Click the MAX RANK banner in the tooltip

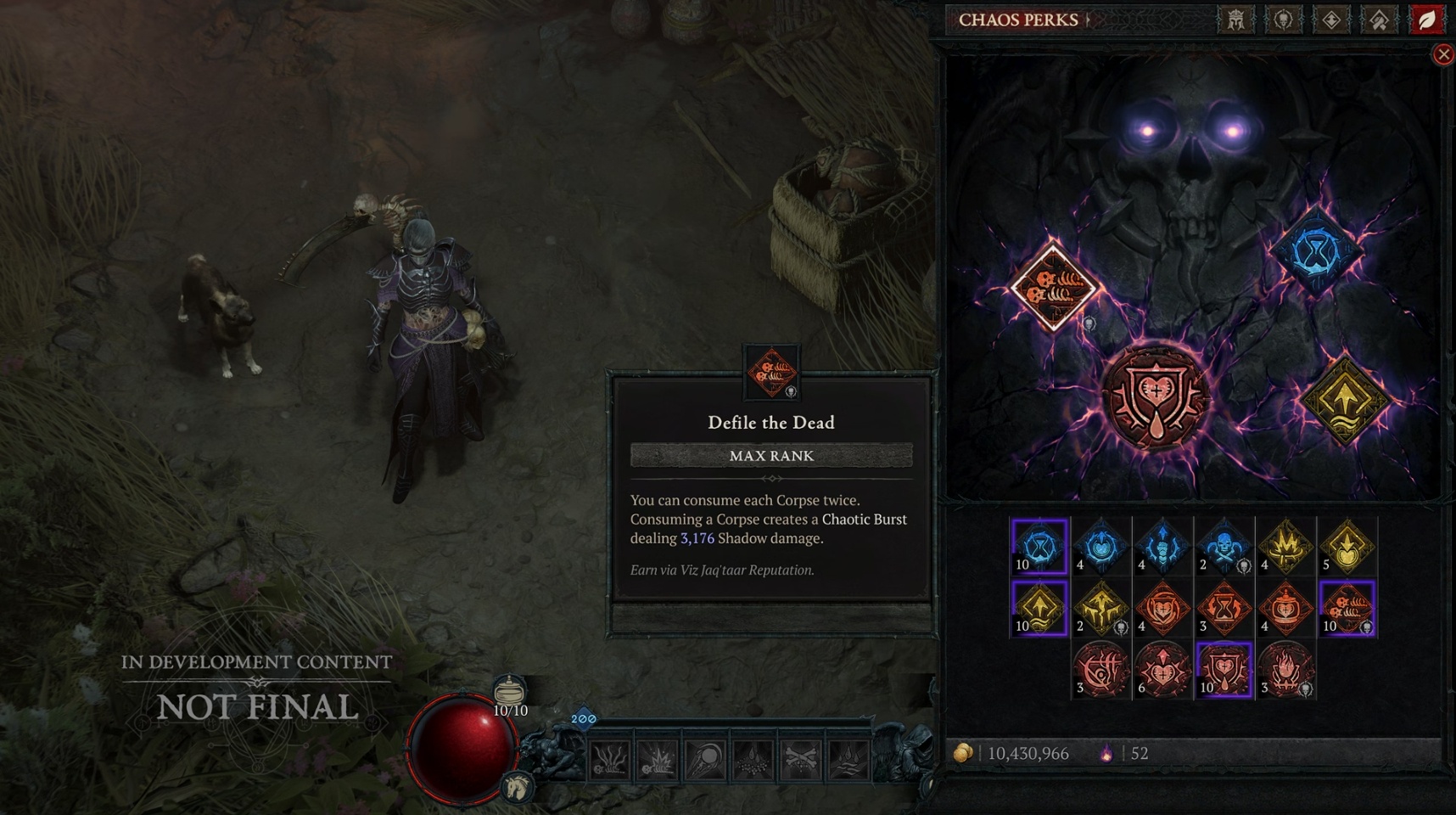click(x=770, y=456)
